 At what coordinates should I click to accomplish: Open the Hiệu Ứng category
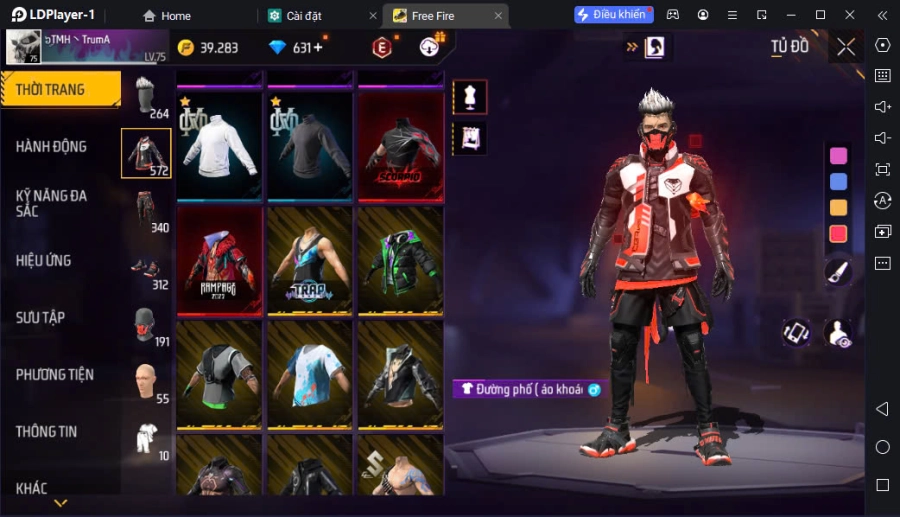[x=44, y=261]
